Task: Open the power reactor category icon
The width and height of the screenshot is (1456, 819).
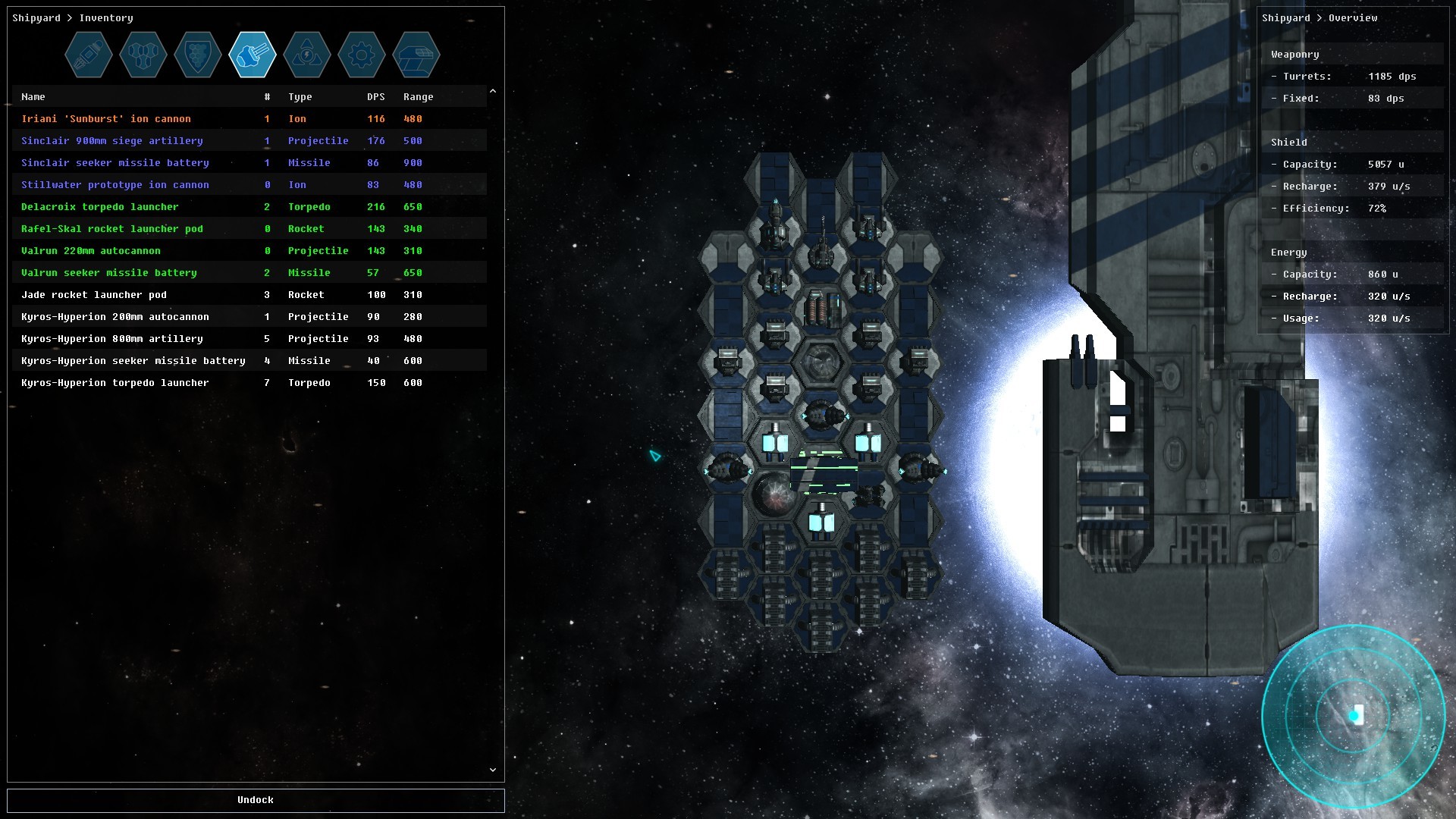Action: [307, 55]
